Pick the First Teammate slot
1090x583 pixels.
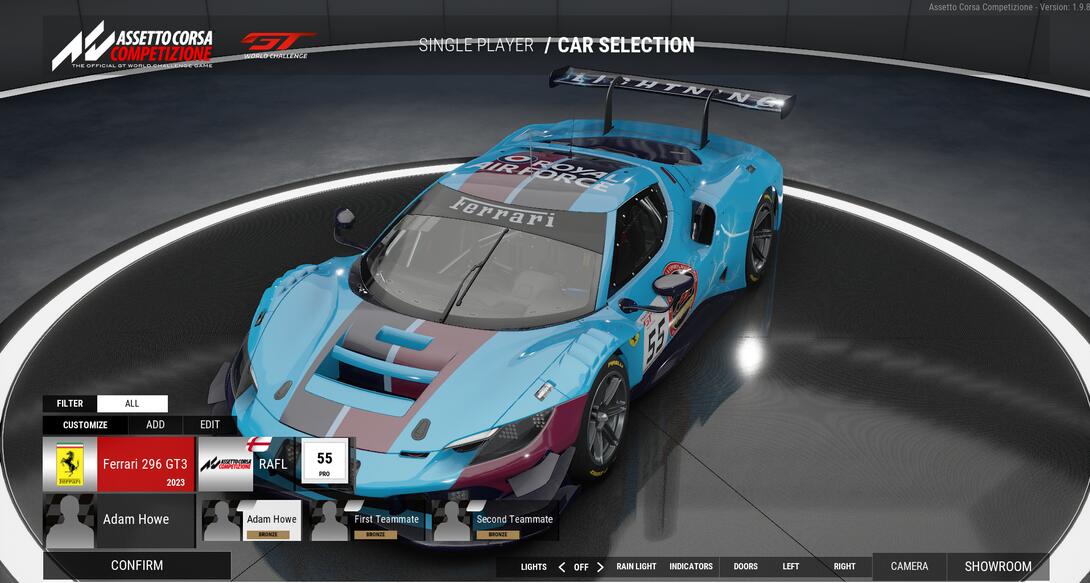(366, 521)
